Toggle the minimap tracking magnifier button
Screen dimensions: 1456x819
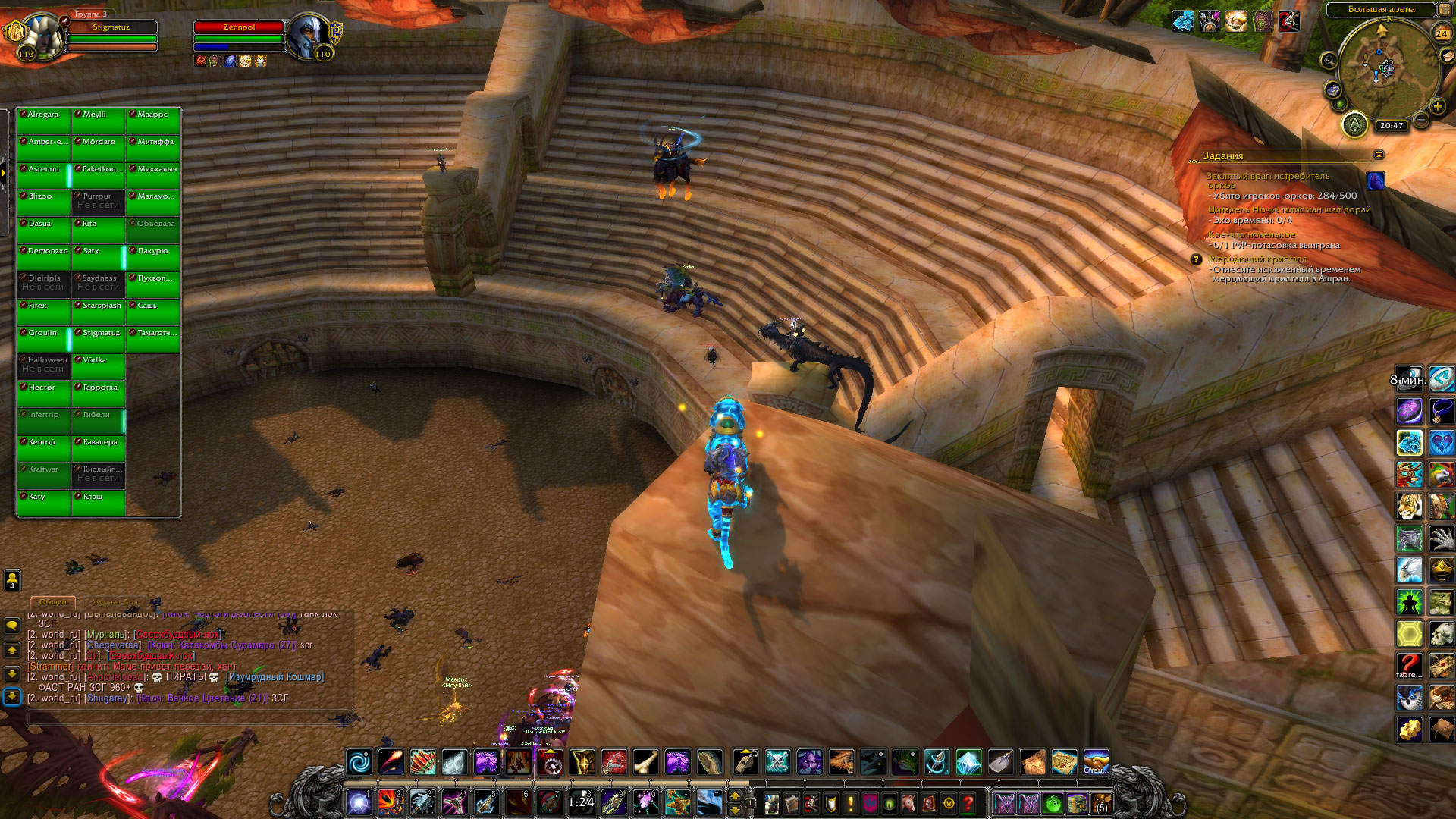pos(1329,61)
